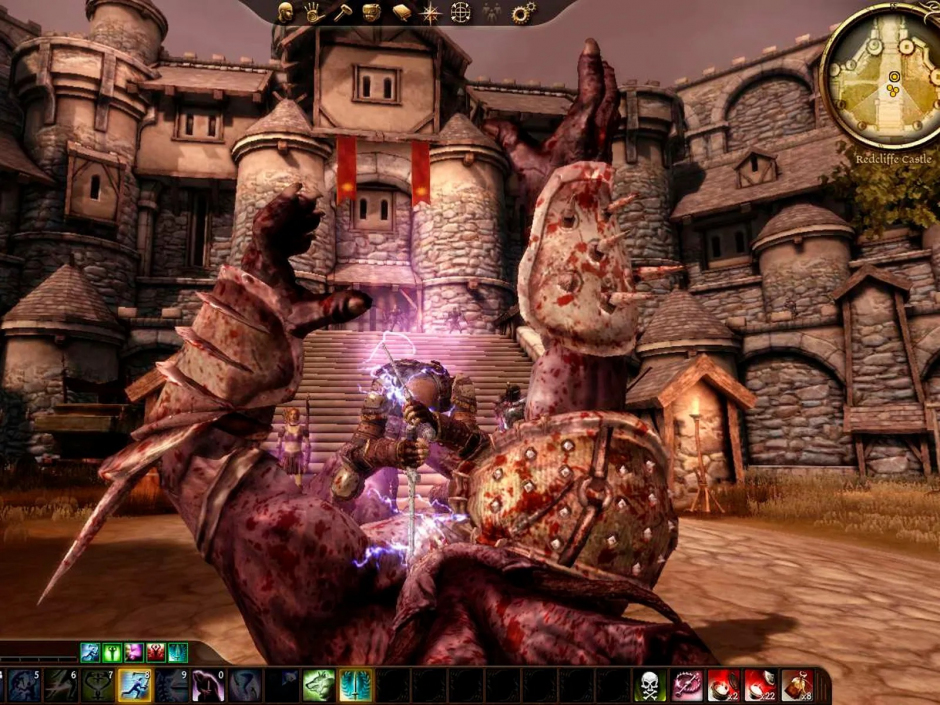Open the skills hand icon
Screen dimensions: 940x705
coord(313,13)
